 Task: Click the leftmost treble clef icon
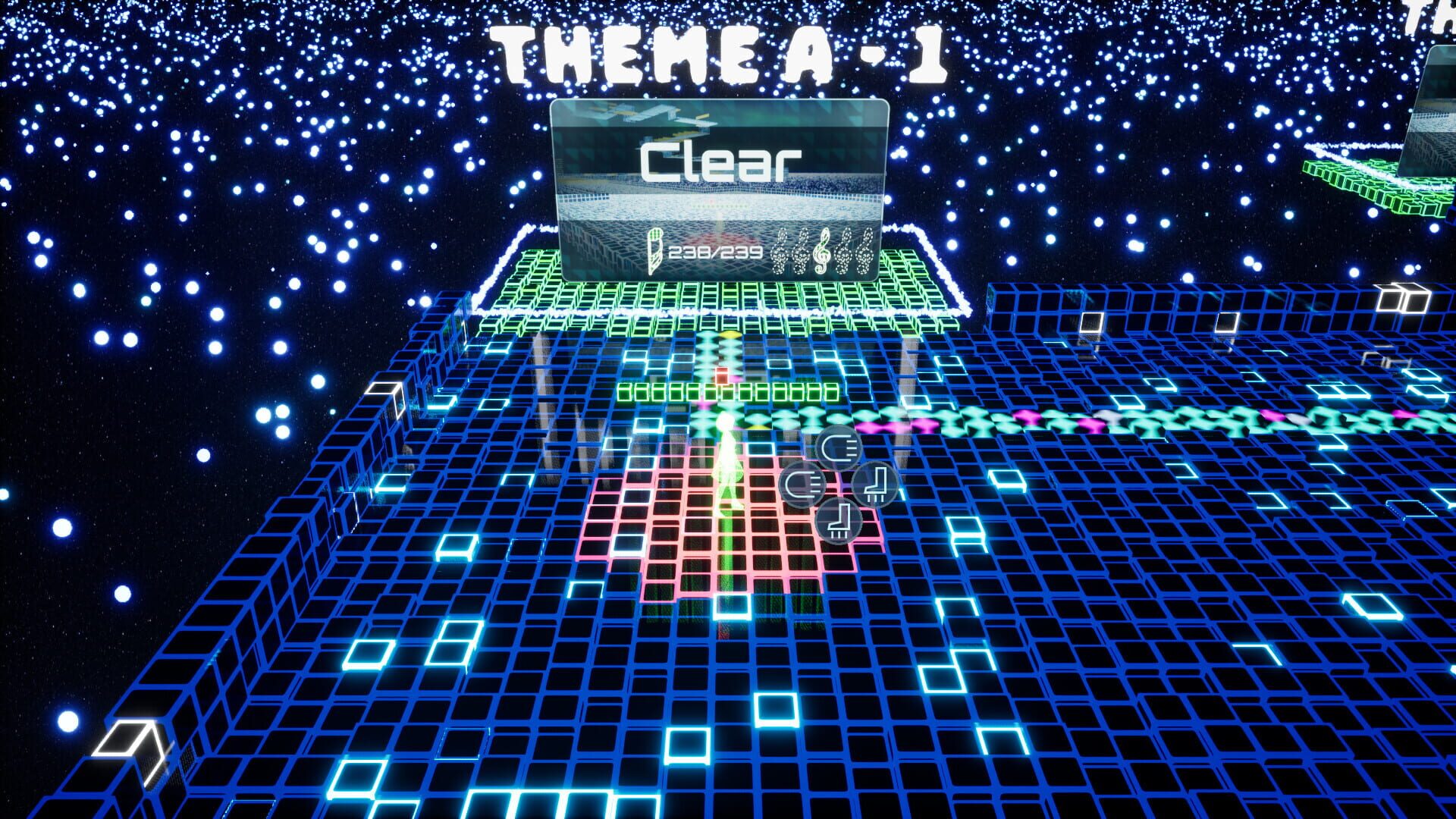pos(780,252)
